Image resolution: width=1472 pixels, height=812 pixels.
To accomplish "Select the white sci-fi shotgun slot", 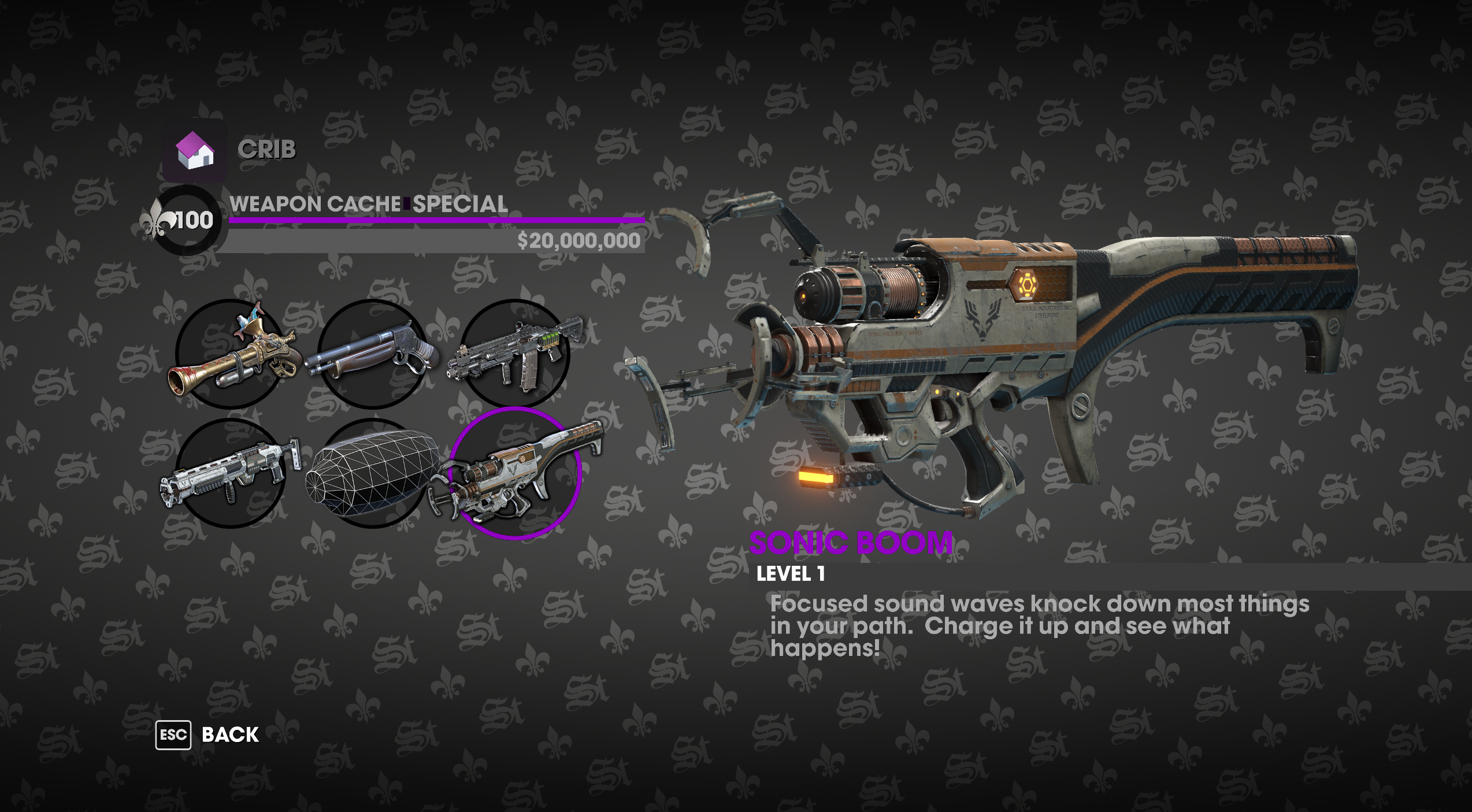I will click(231, 474).
